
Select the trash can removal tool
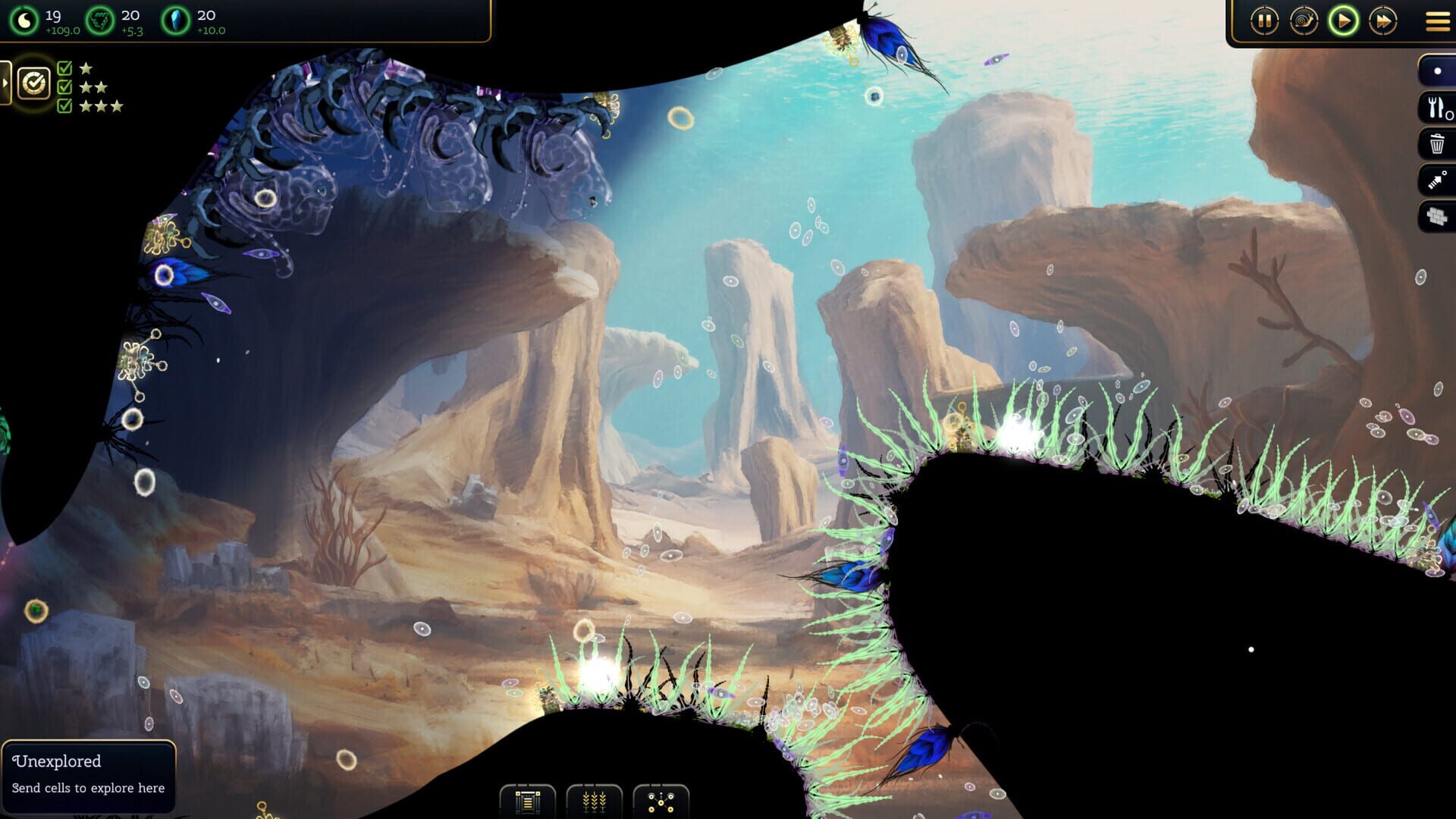click(x=1436, y=143)
